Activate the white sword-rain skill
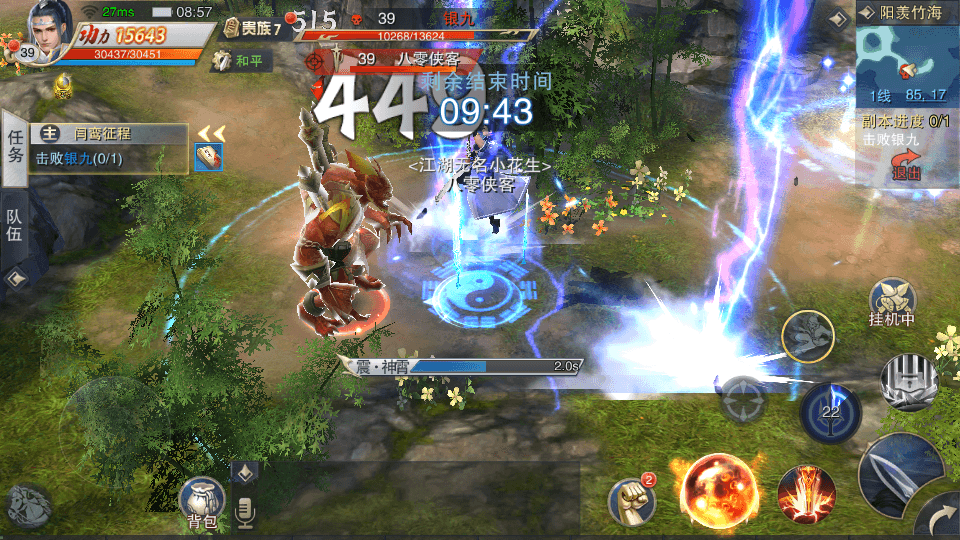The width and height of the screenshot is (960, 540). [909, 381]
